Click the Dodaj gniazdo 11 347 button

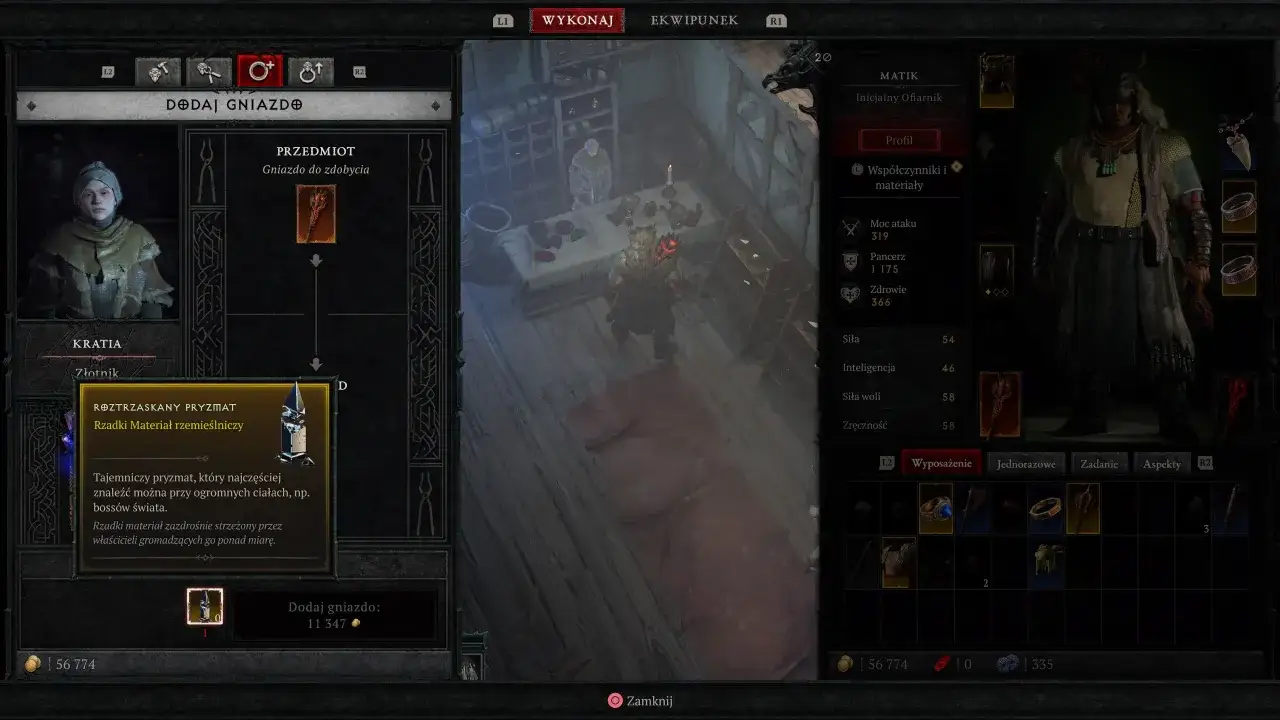click(x=335, y=612)
